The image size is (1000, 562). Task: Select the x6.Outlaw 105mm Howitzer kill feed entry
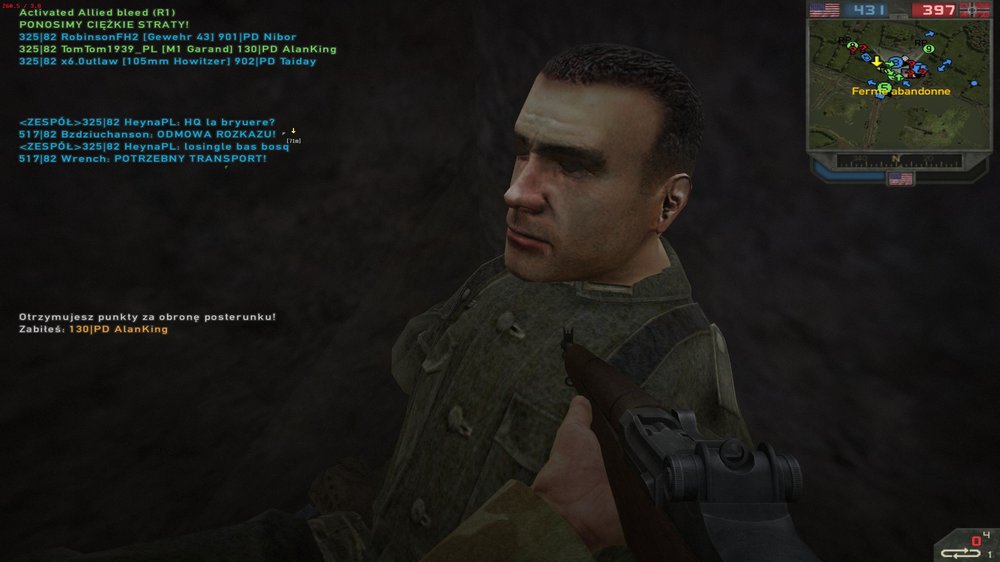(167, 61)
